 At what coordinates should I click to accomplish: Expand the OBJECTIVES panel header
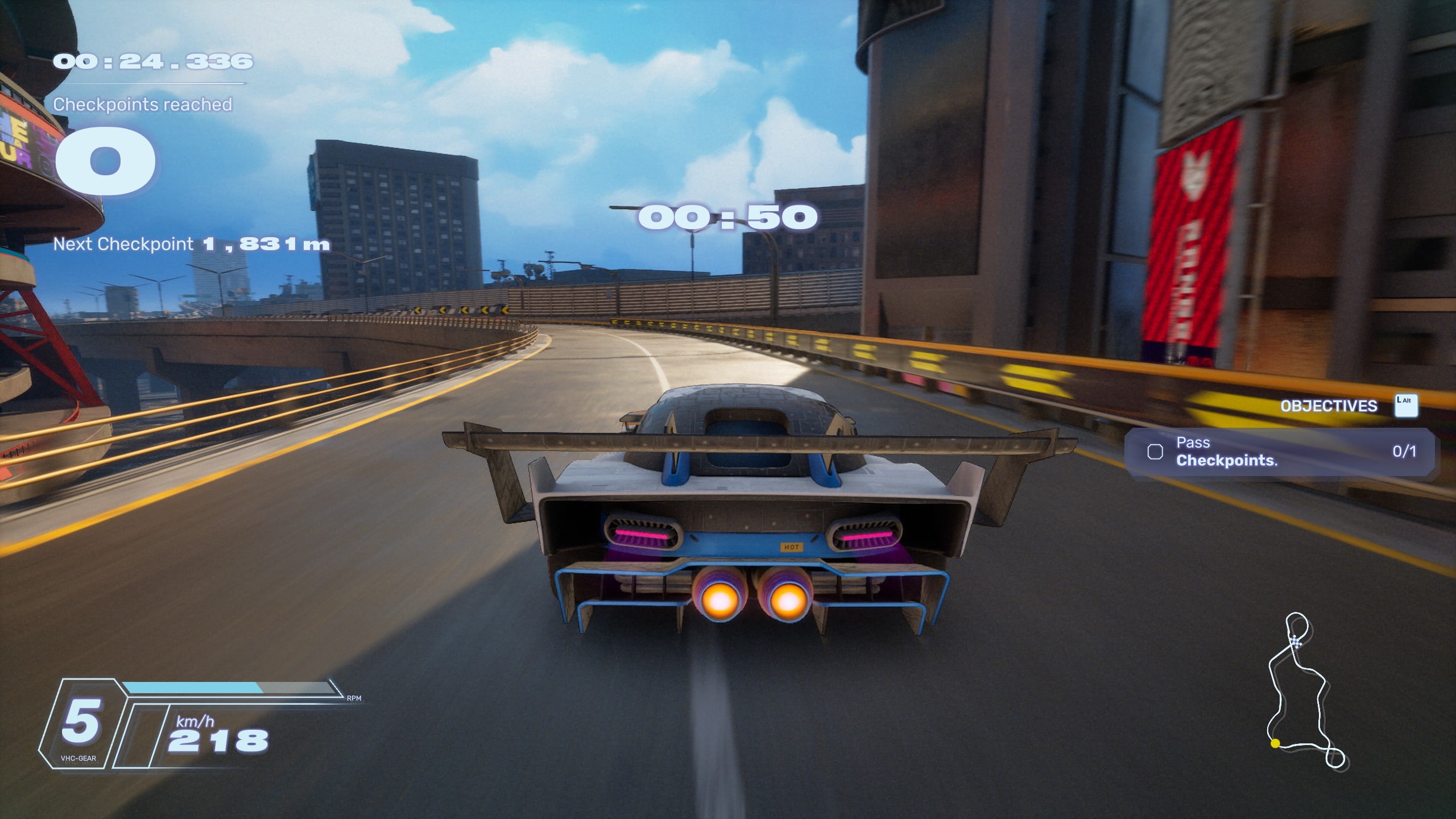[1329, 406]
